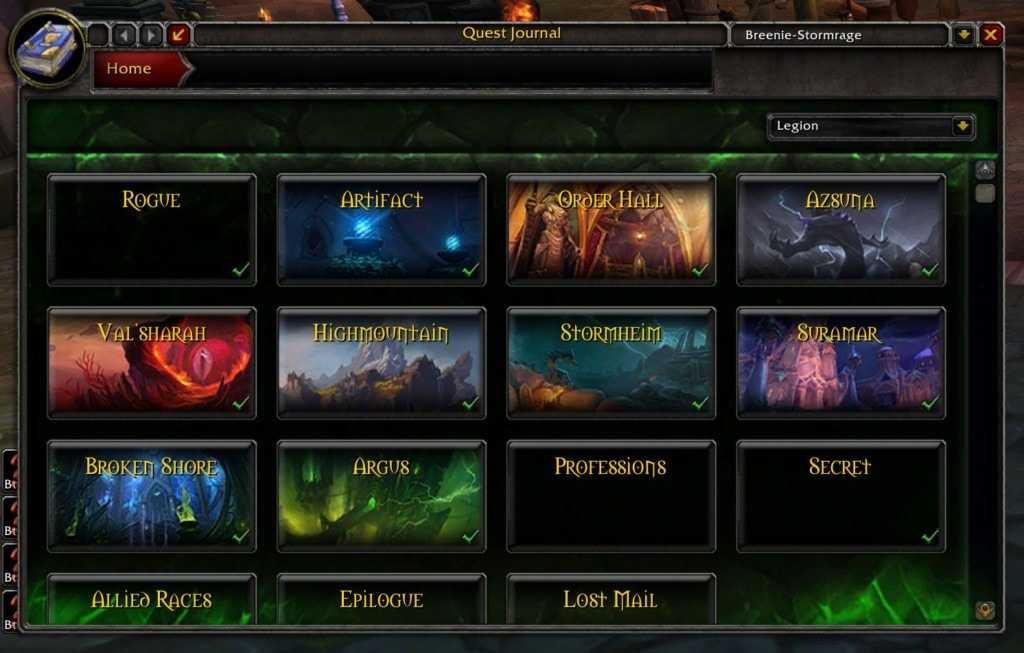Open the Rogue quest category
The width and height of the screenshot is (1024, 653).
[x=152, y=229]
